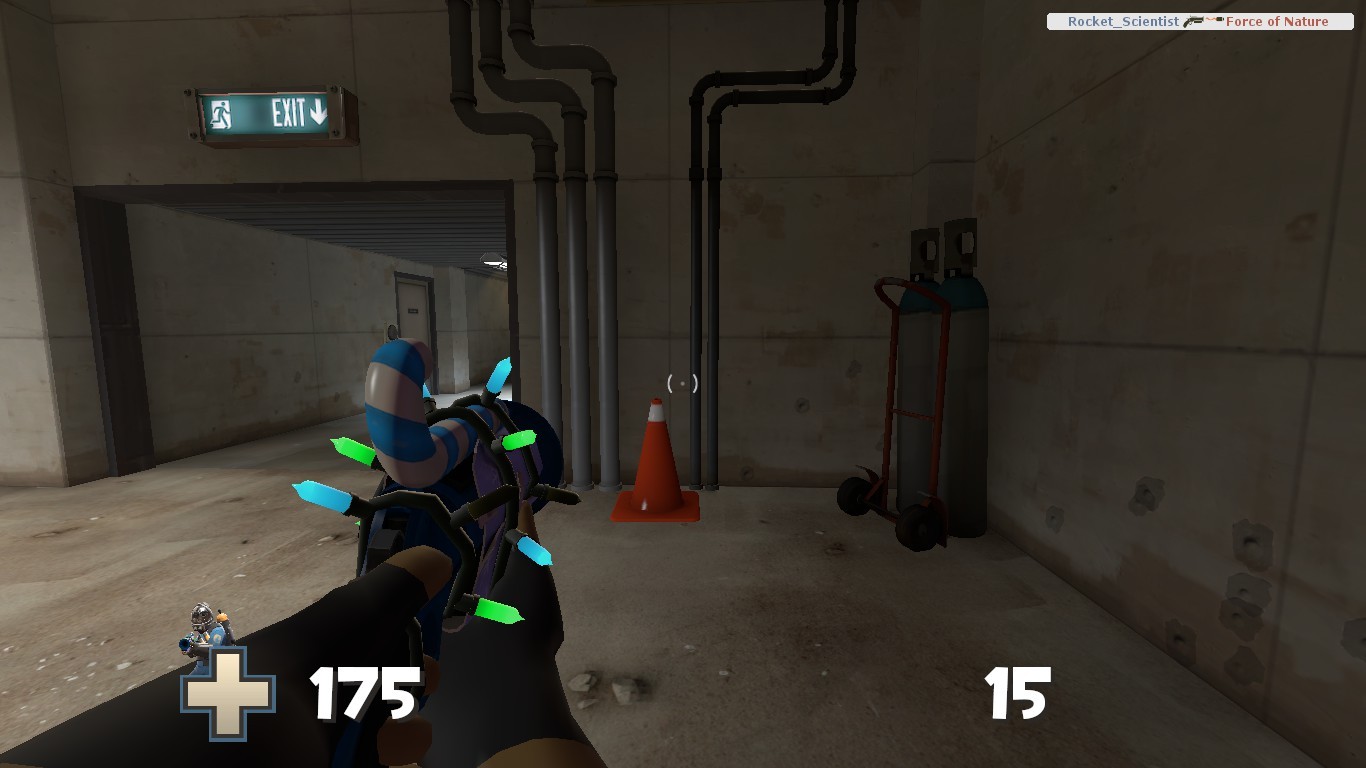Select the Force of Nature kill feed label

point(1280,21)
